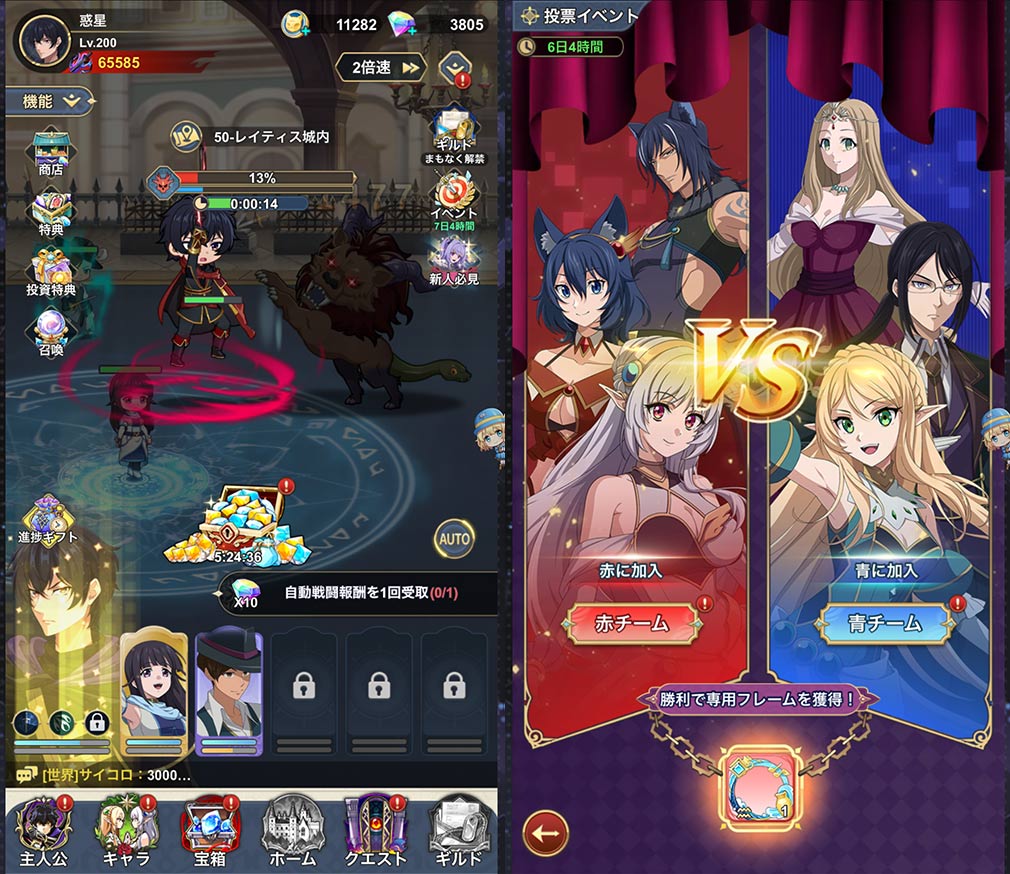Open the 投資特典 investment chest icon

click(x=50, y=270)
